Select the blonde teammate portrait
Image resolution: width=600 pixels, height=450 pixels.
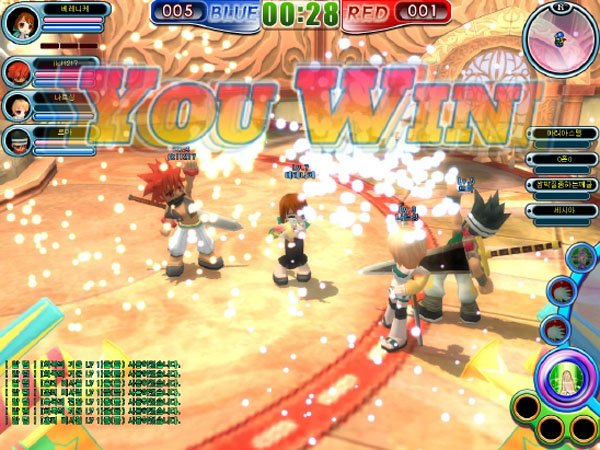(16, 105)
